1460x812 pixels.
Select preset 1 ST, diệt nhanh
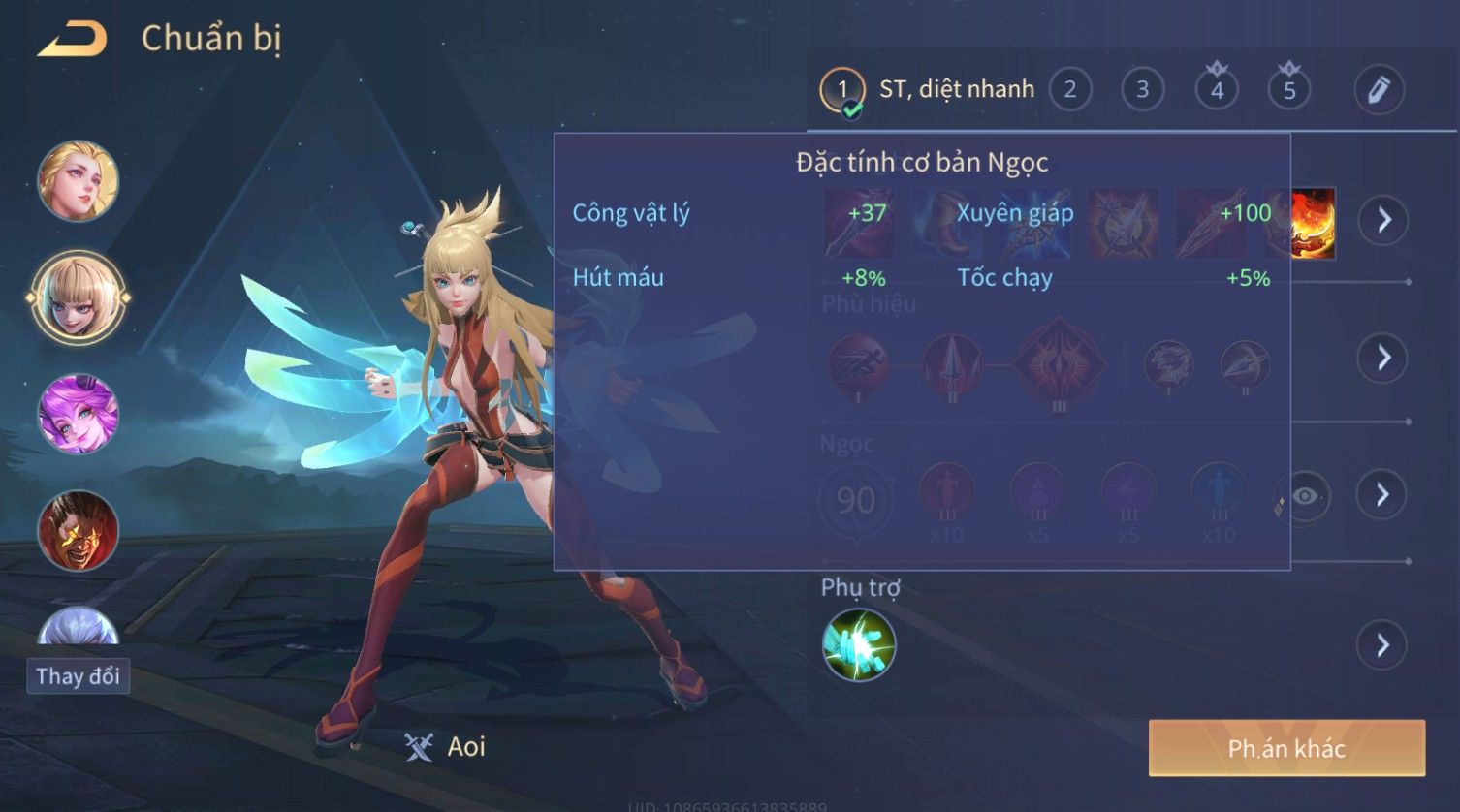click(926, 90)
